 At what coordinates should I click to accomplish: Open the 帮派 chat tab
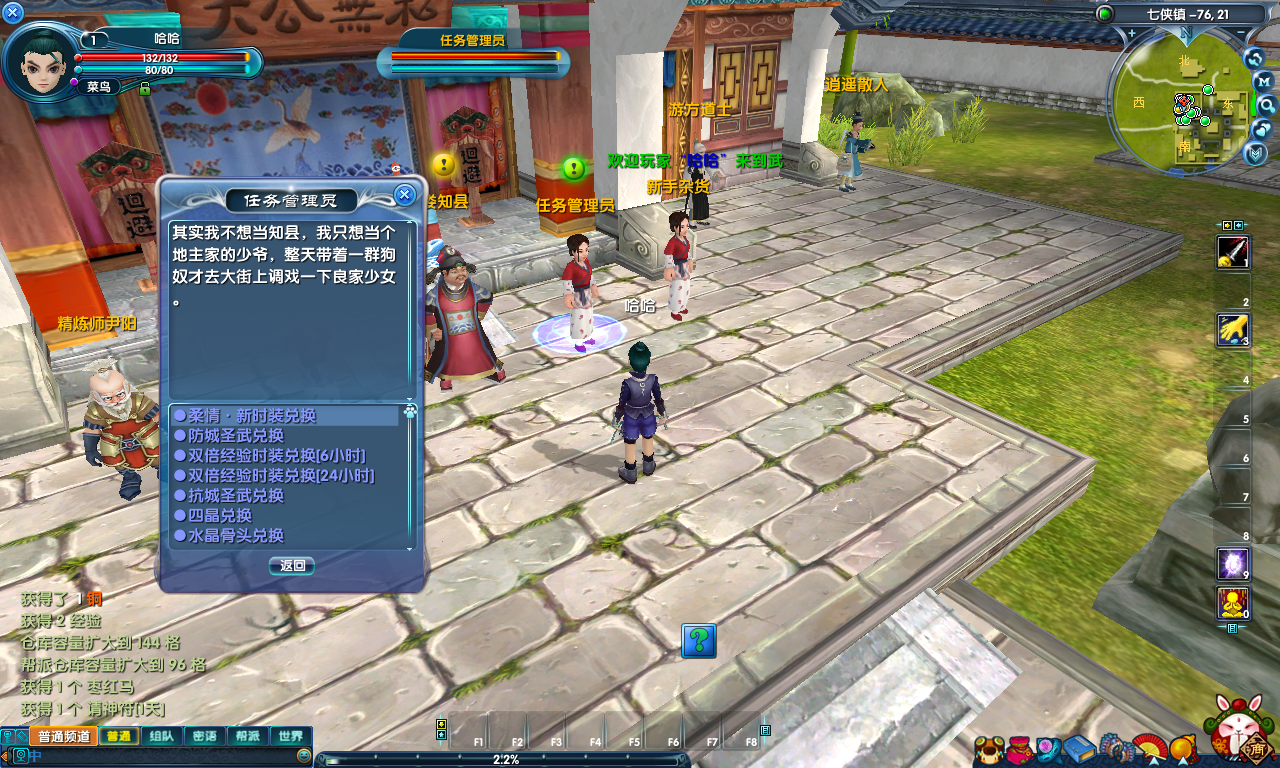248,736
